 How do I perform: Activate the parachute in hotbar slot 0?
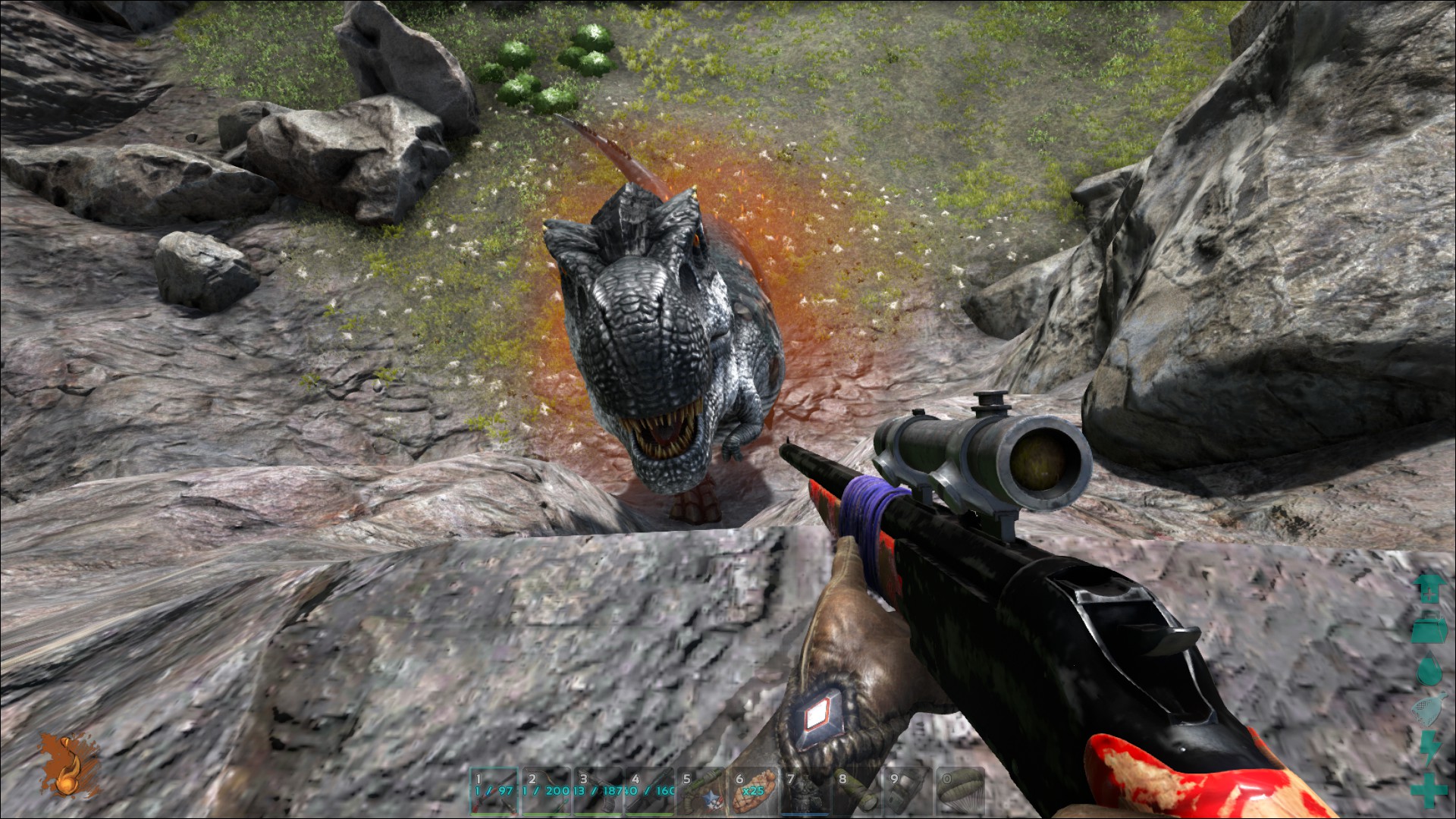pyautogui.click(x=960, y=791)
